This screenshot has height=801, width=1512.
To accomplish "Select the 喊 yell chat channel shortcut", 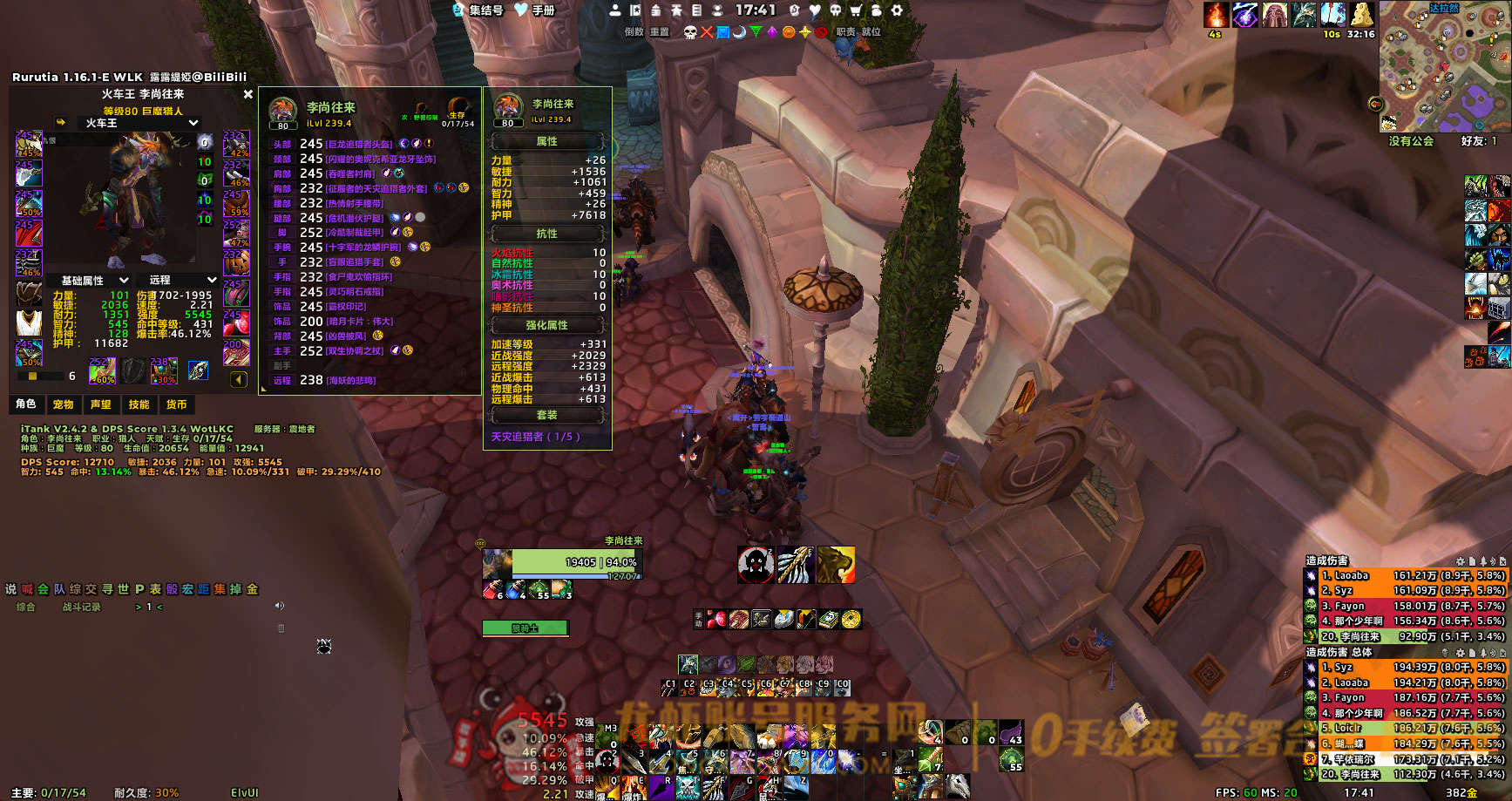I will 27,589.
